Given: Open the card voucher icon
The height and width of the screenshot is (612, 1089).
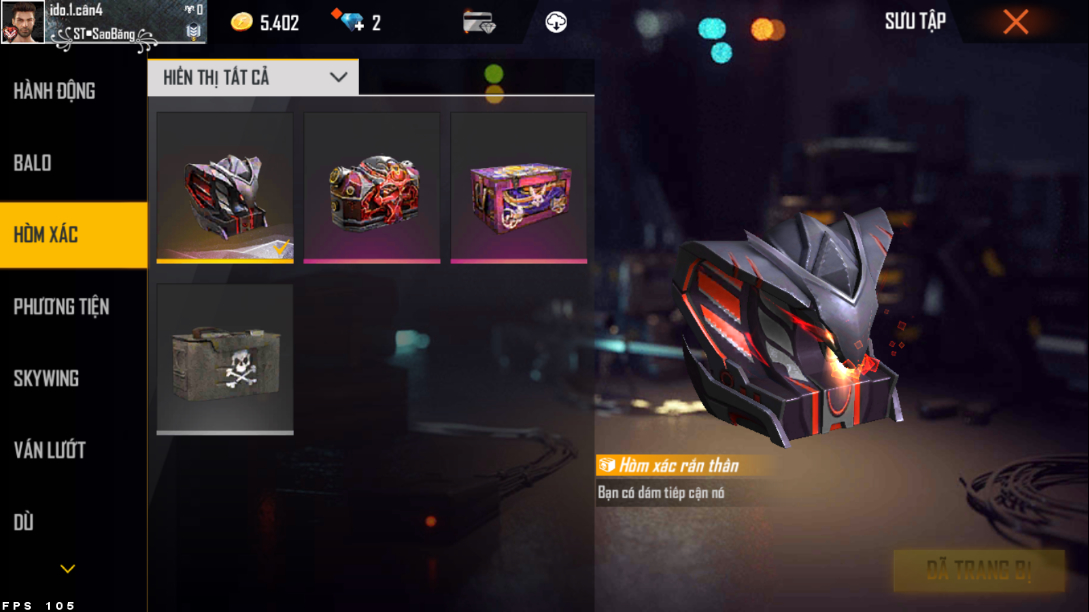Looking at the screenshot, I should coord(479,22).
